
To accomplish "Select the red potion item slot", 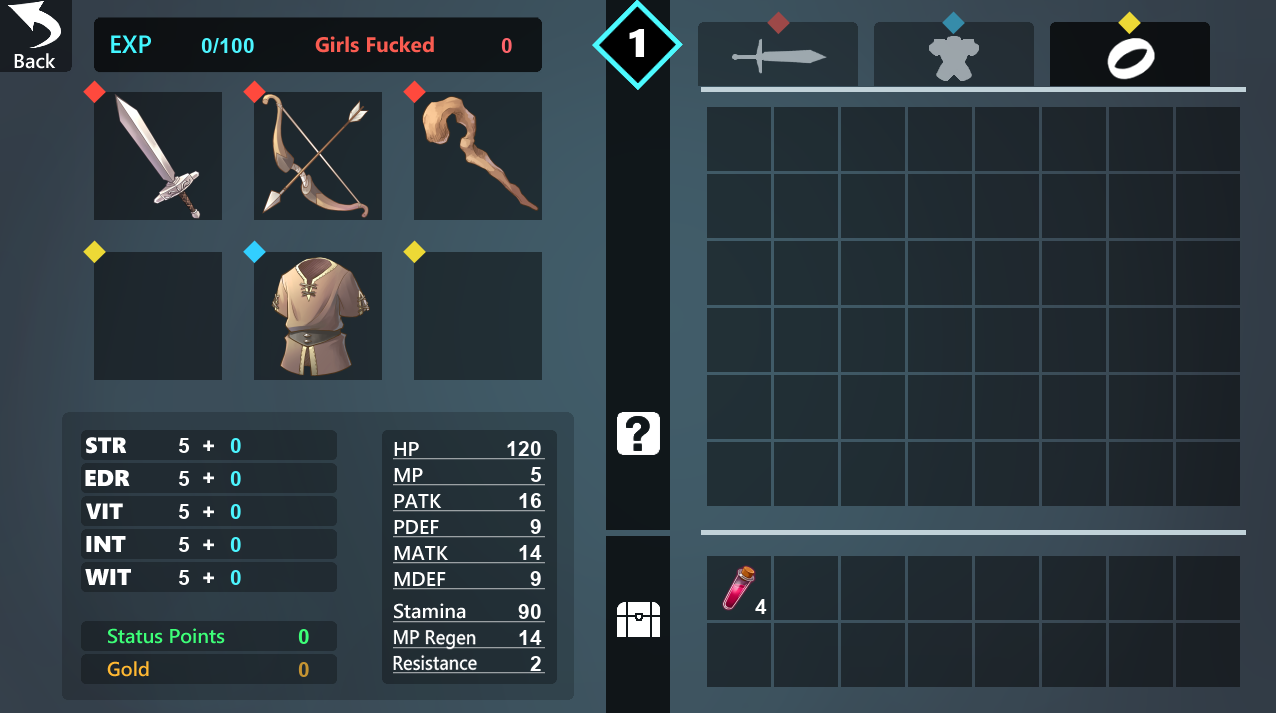I will [740, 589].
